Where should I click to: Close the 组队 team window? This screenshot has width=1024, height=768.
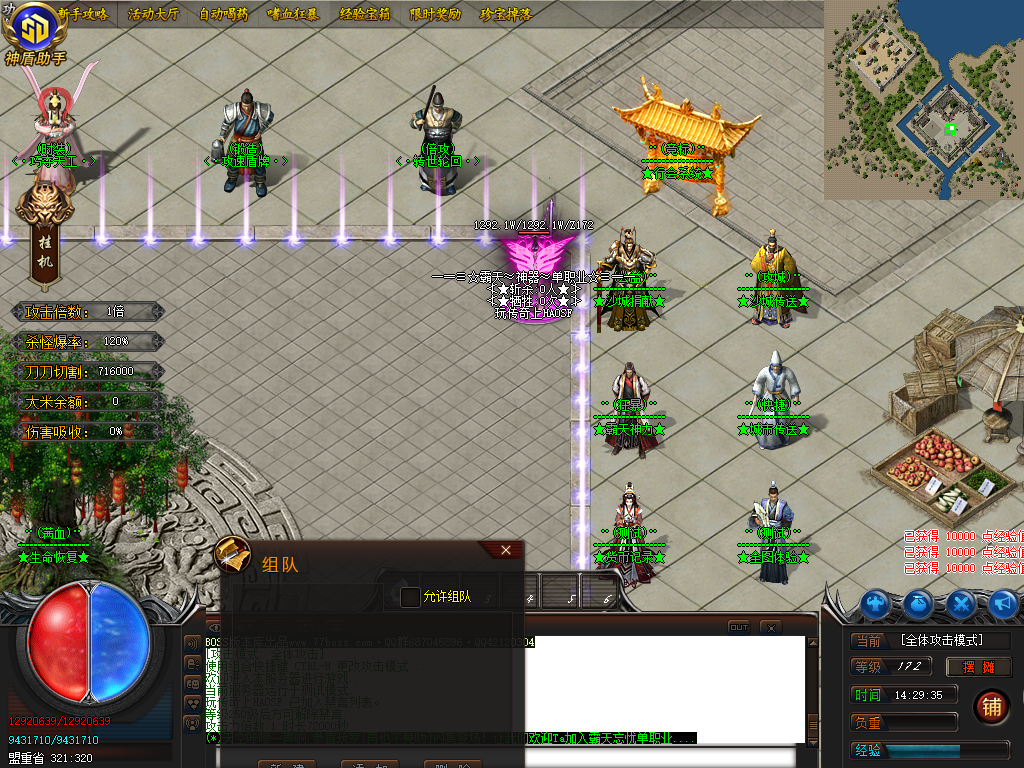coord(506,550)
